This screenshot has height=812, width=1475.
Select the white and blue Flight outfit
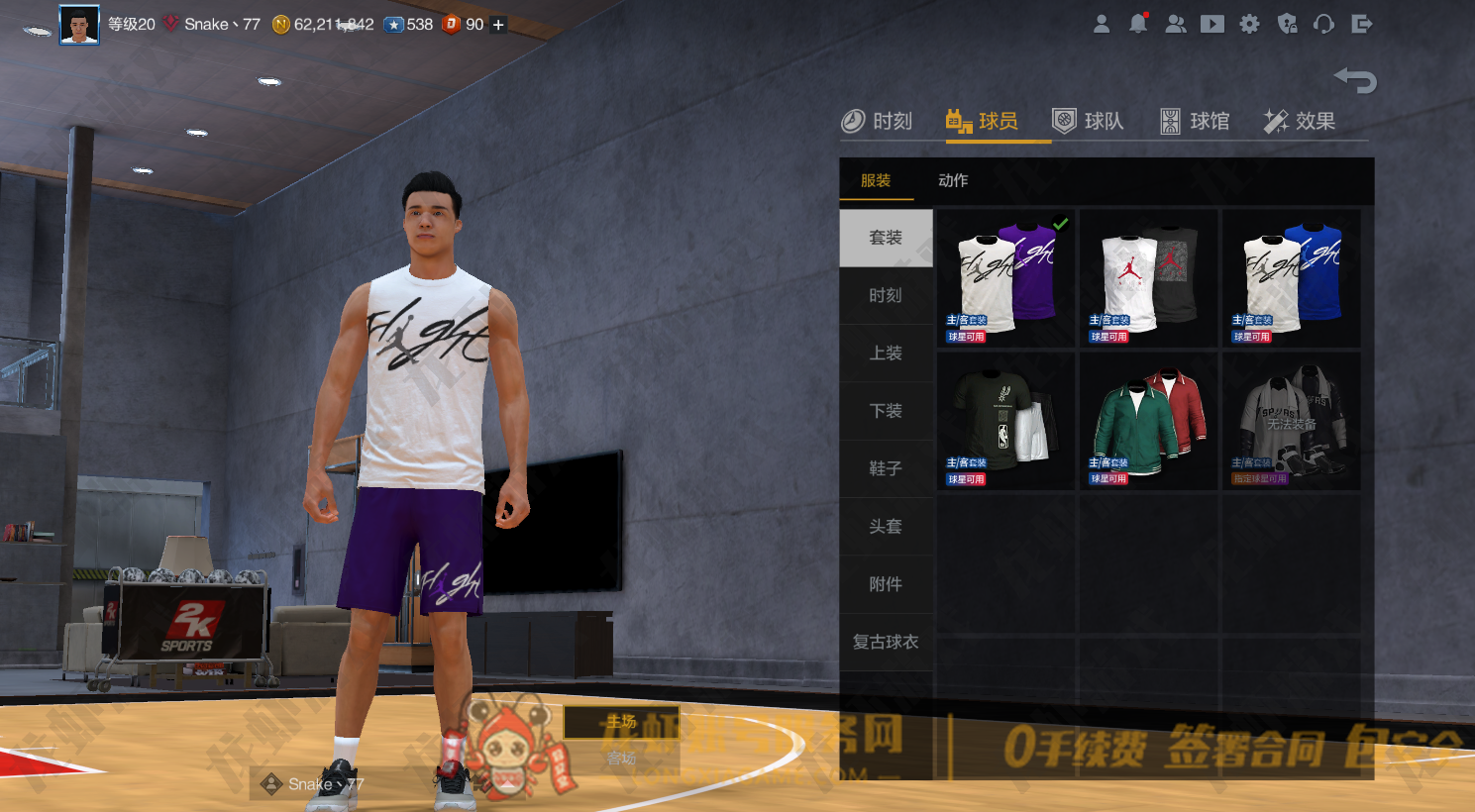point(1292,277)
